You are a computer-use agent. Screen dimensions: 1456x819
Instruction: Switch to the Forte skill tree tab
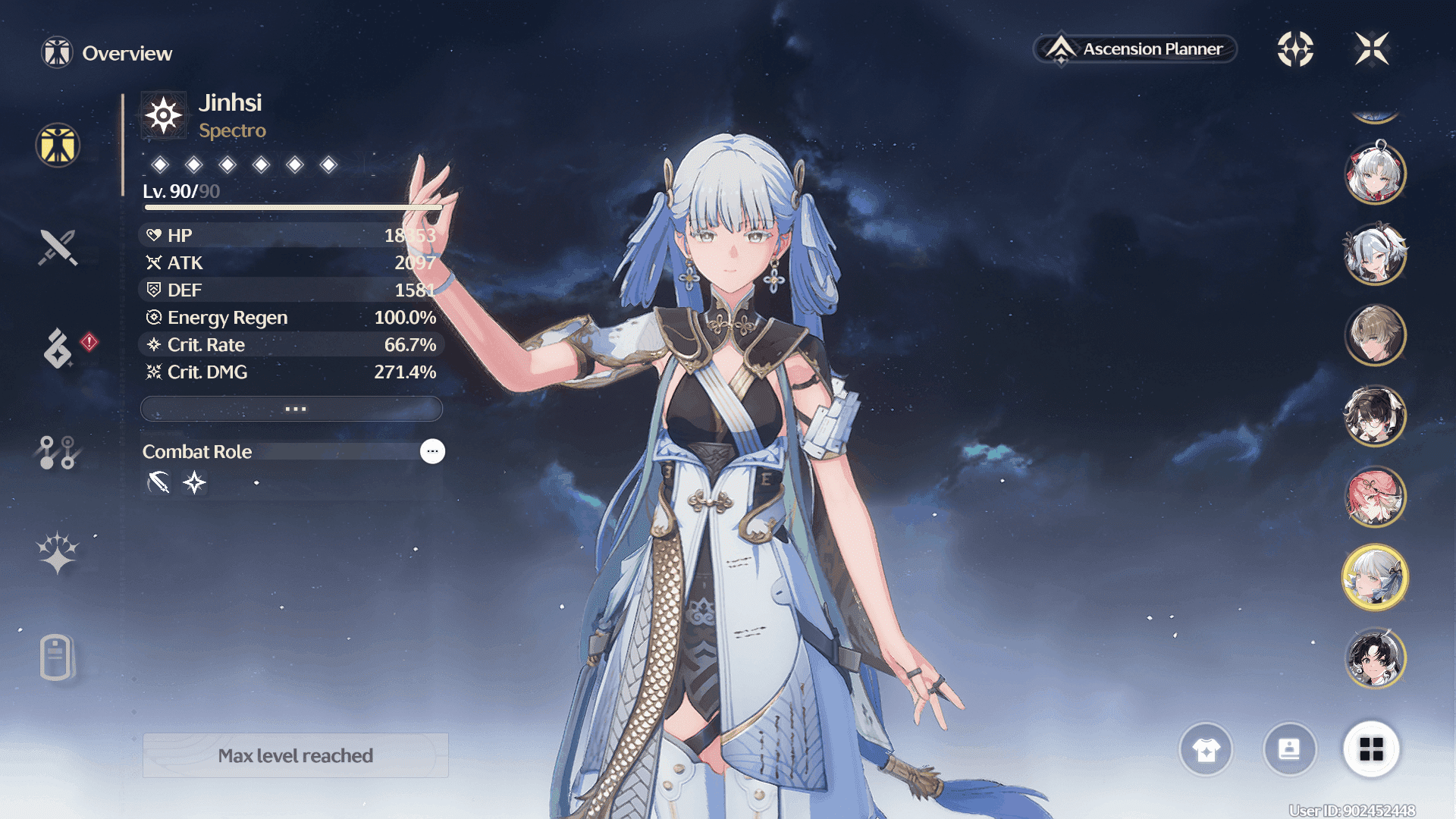58,452
